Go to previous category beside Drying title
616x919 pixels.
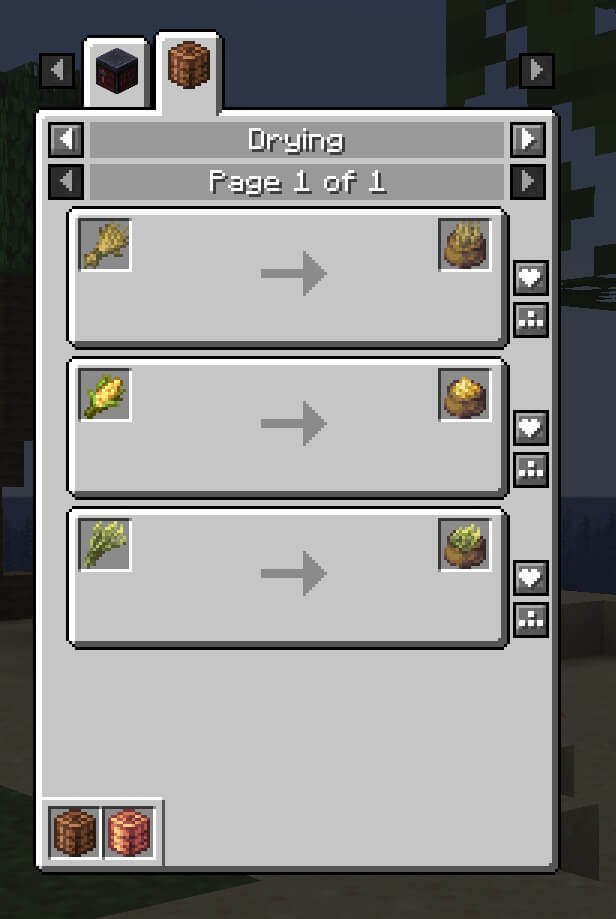tap(66, 139)
